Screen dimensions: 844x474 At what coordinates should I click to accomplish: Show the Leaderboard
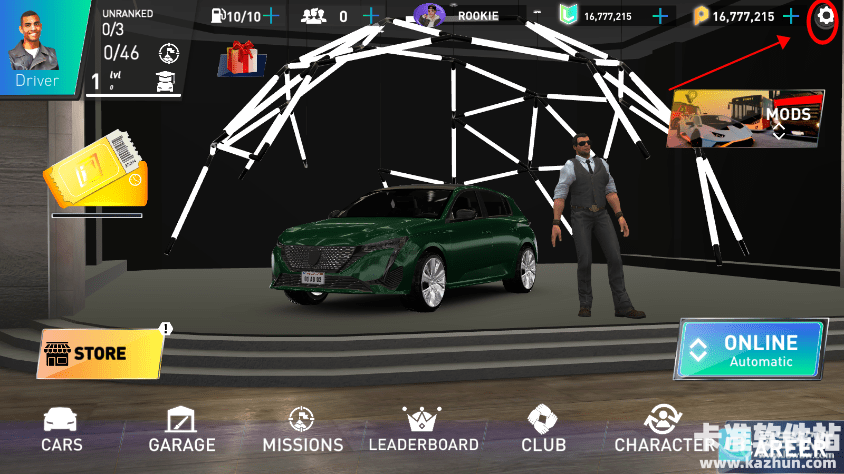(423, 430)
